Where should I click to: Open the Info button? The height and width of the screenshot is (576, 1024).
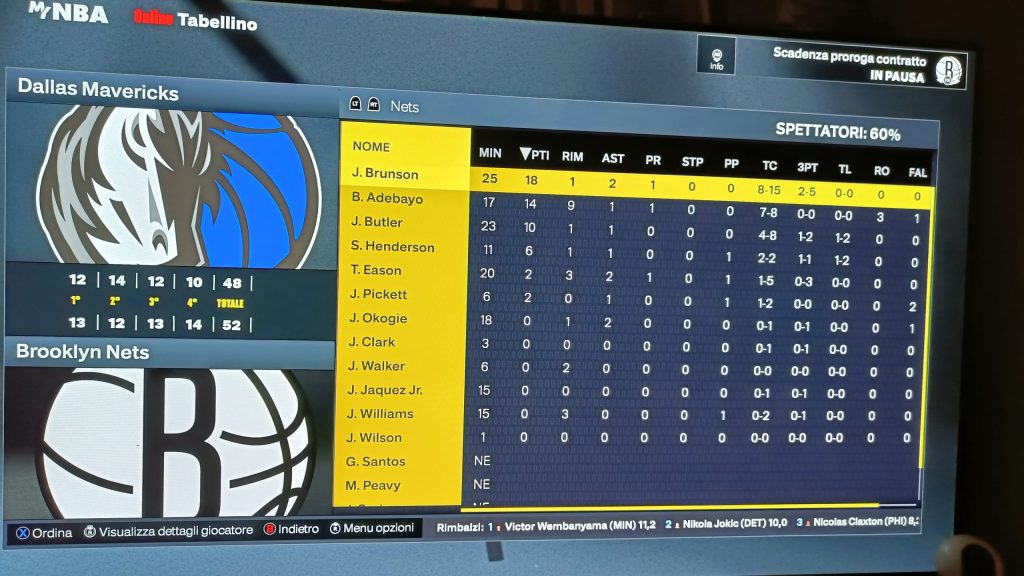point(716,56)
